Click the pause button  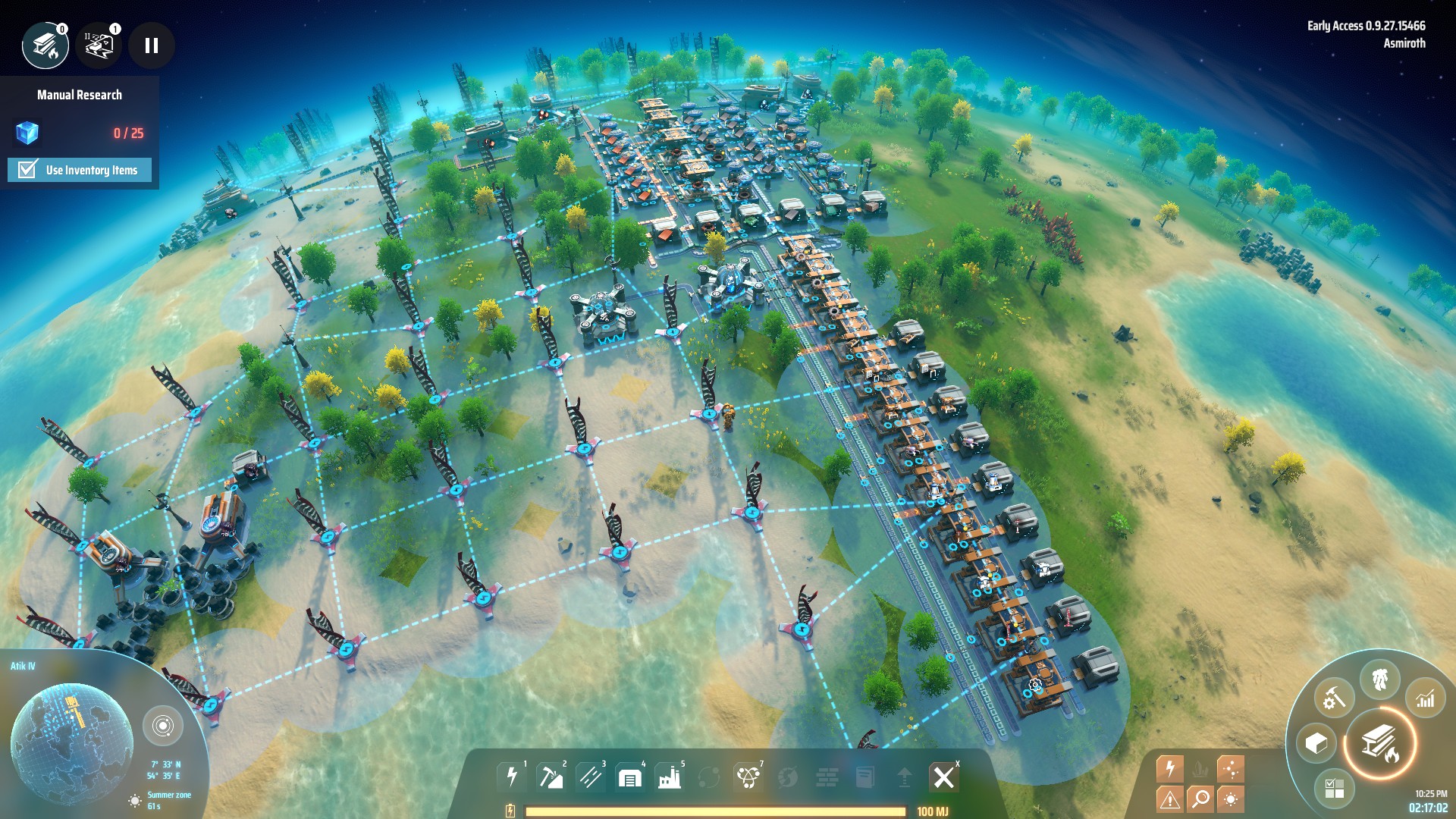point(152,45)
